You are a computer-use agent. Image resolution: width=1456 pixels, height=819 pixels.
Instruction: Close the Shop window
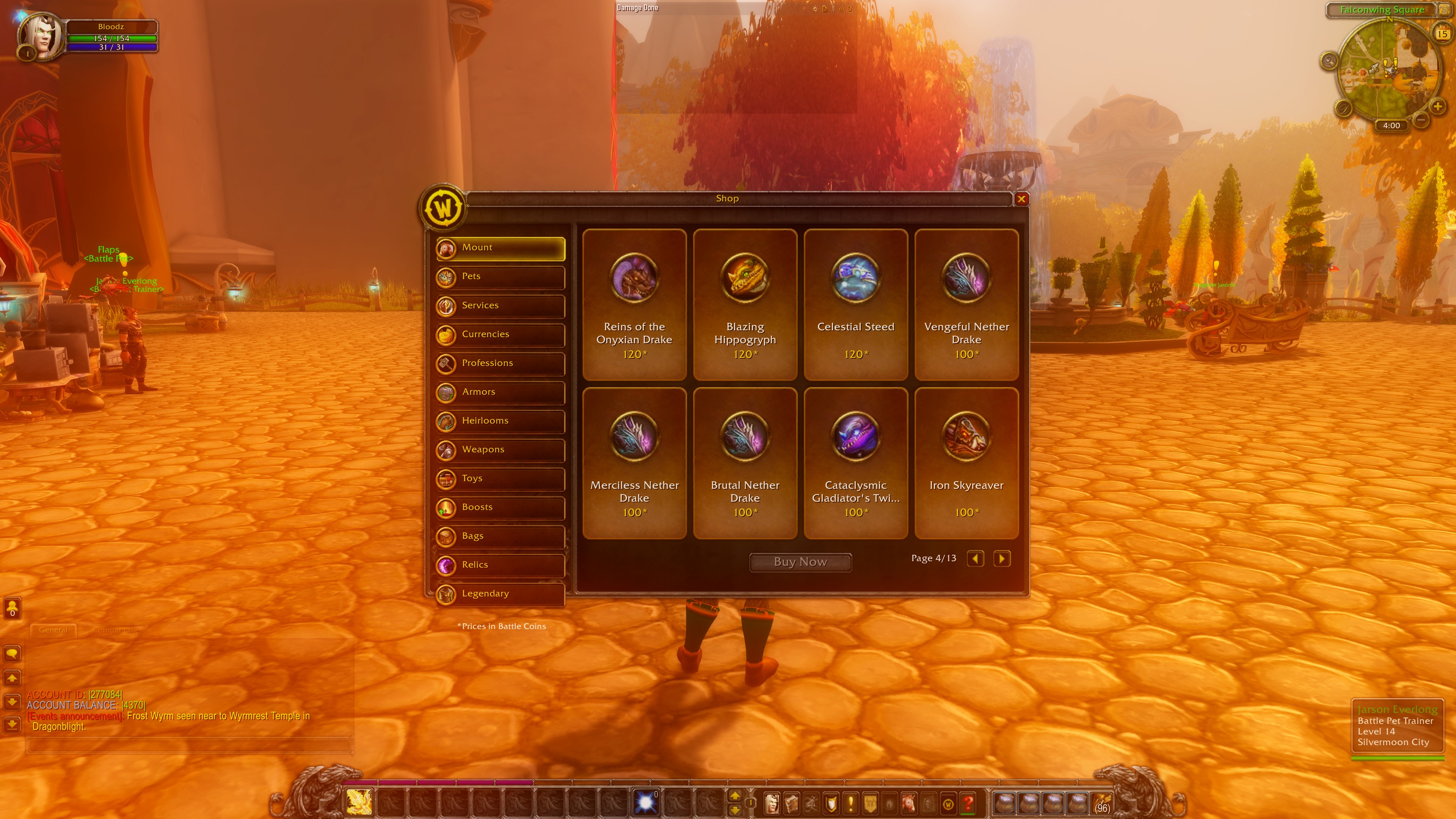click(x=1021, y=199)
